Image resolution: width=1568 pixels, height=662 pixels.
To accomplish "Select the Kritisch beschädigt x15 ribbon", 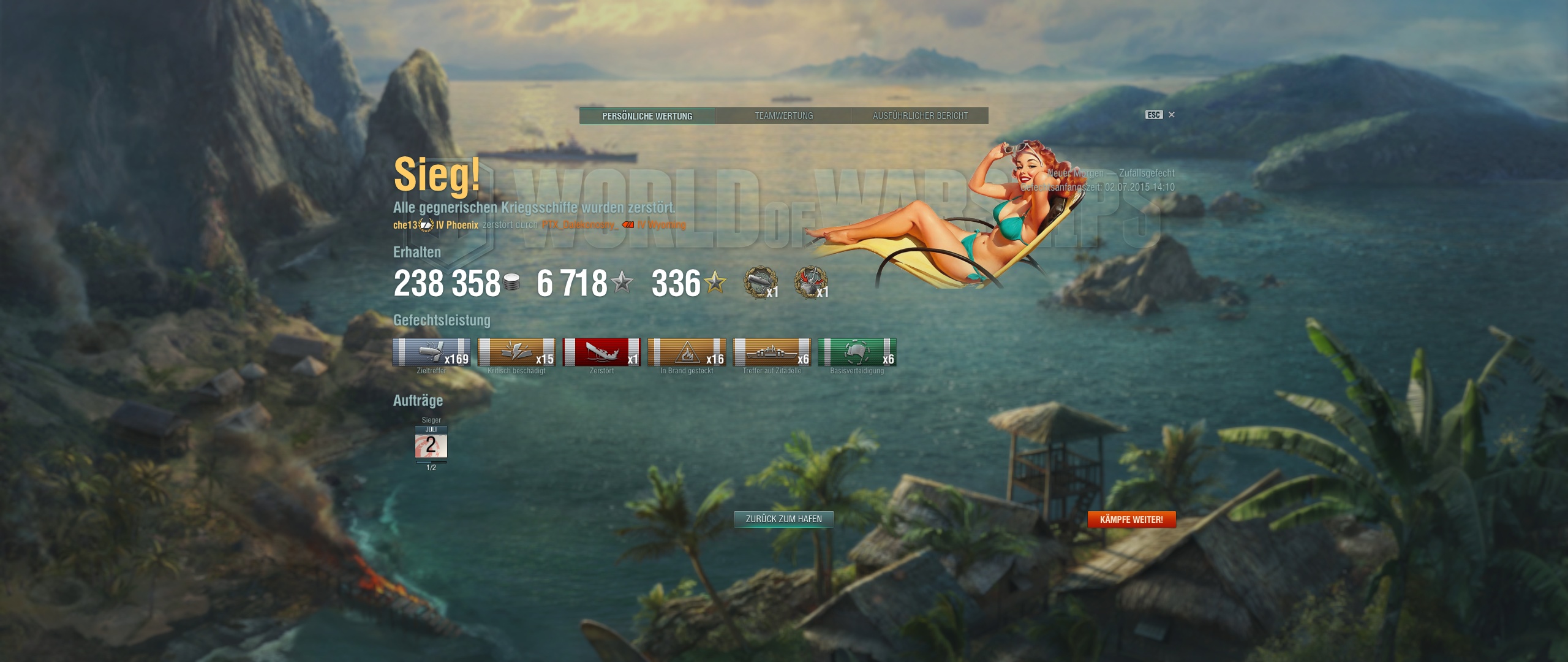I will [516, 352].
